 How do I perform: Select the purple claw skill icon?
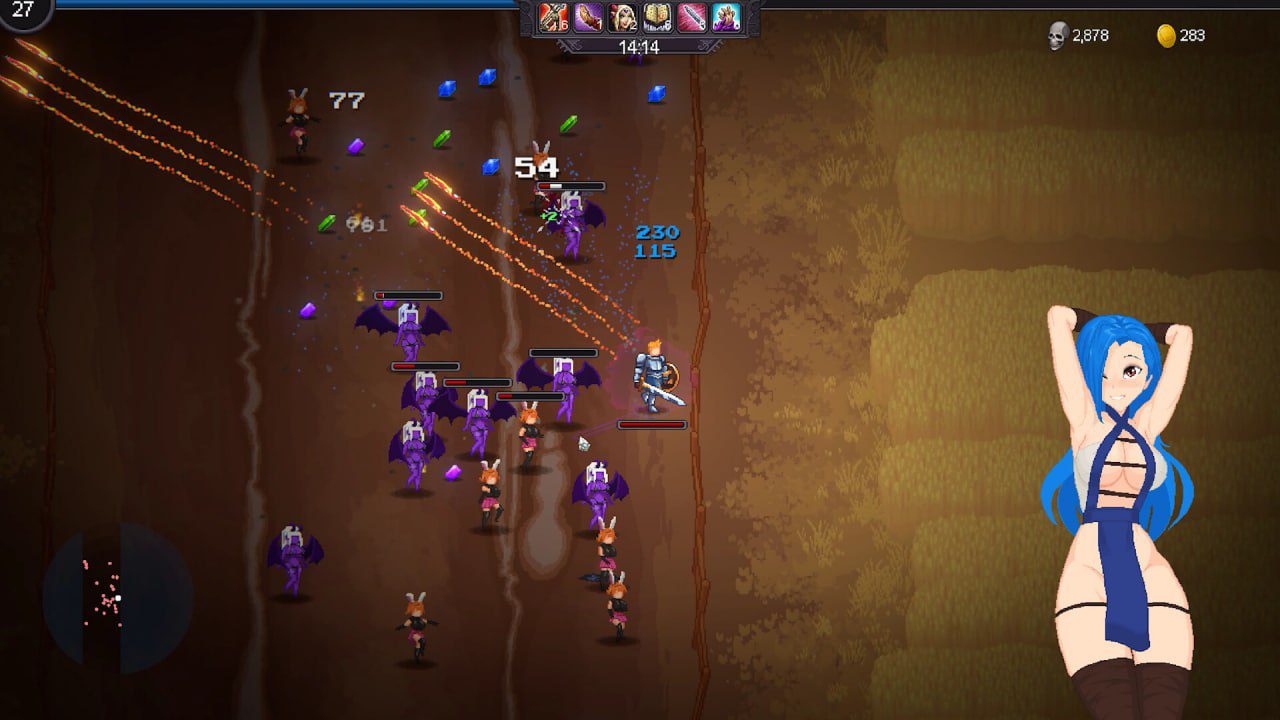click(586, 18)
